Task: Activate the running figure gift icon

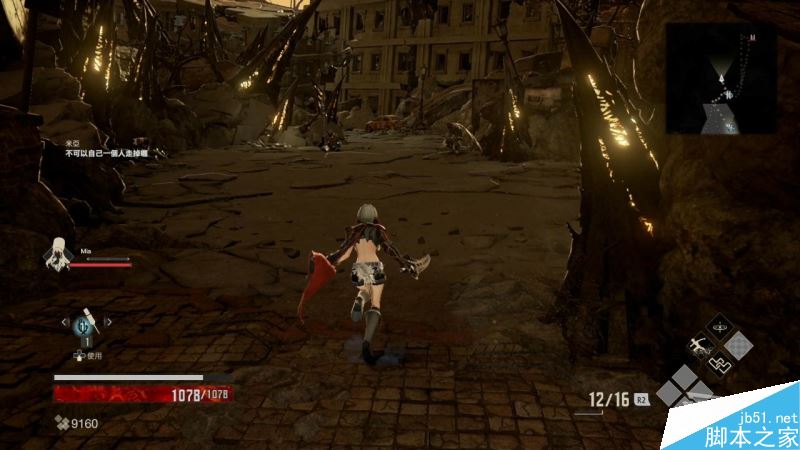Action: (x=698, y=346)
